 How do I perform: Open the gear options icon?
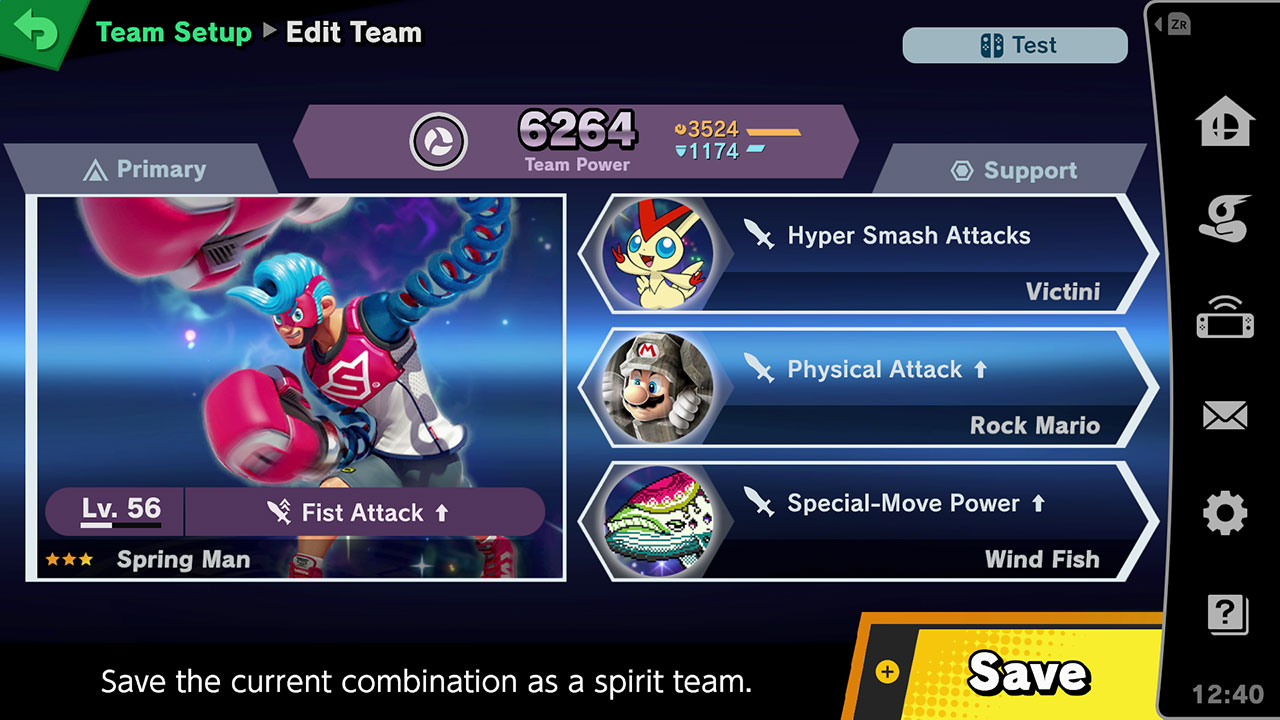(x=1224, y=514)
